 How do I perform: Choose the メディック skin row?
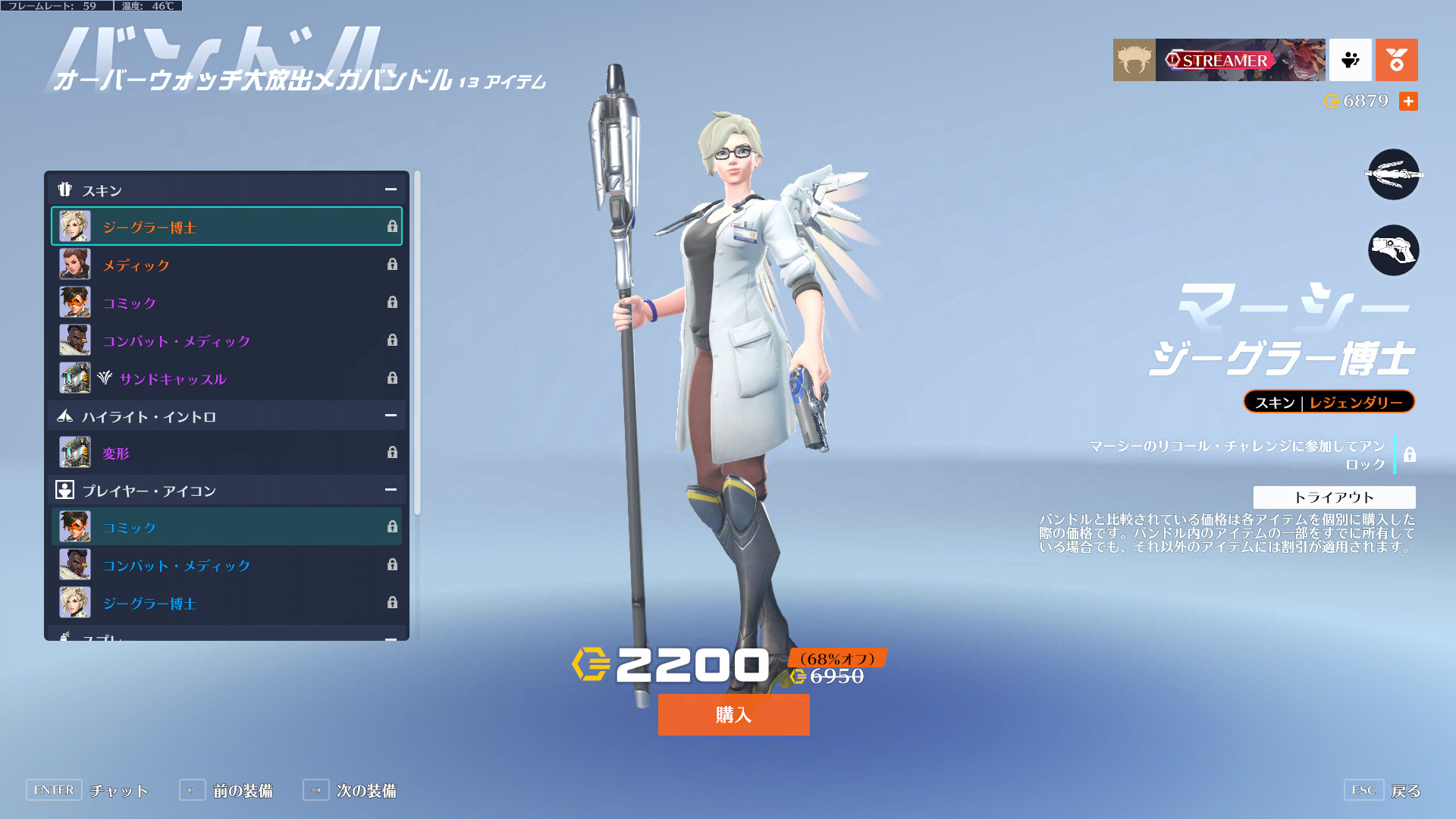(226, 265)
